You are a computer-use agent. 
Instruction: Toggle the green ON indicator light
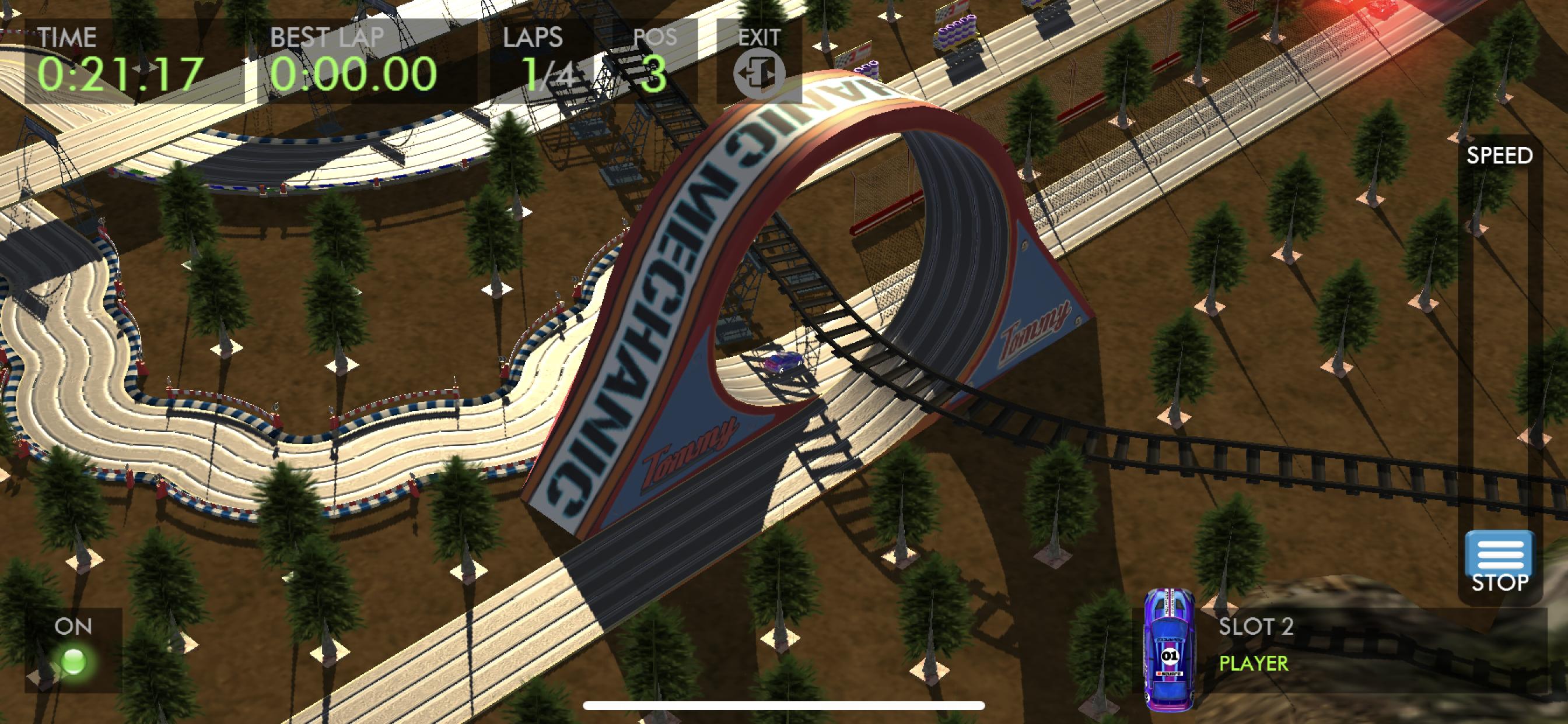(x=73, y=661)
